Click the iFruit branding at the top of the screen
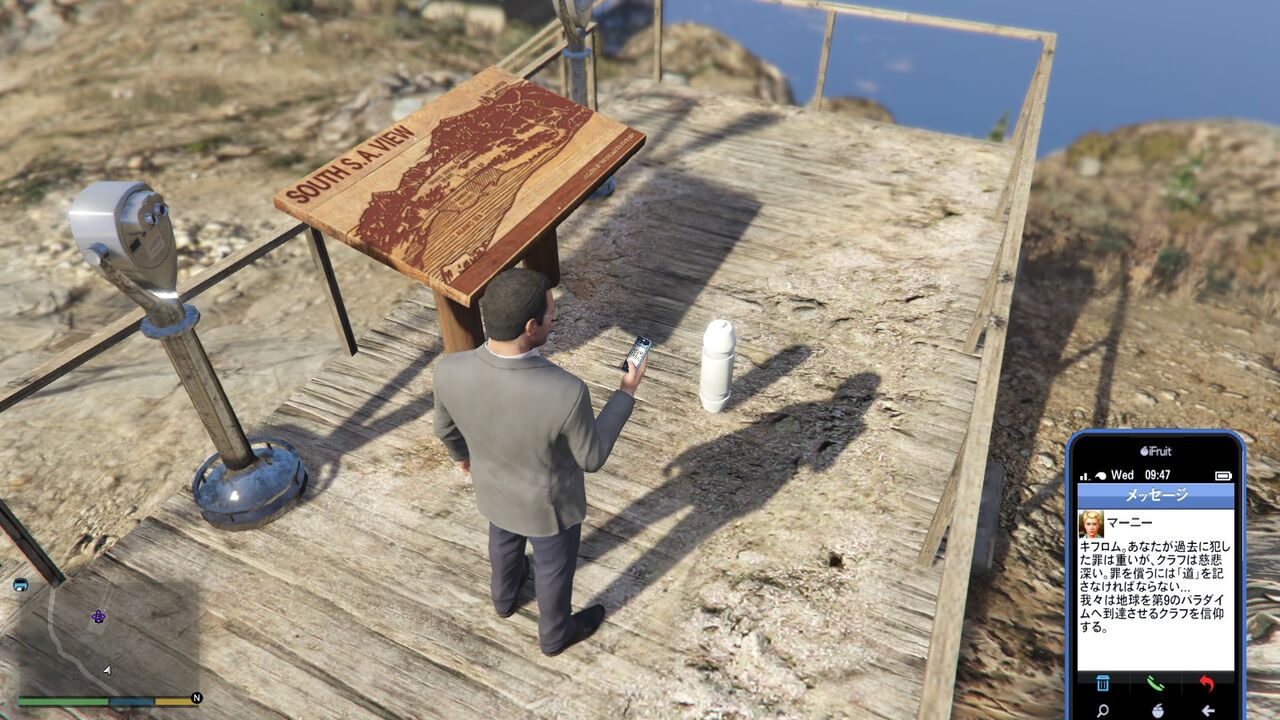 tap(1158, 448)
